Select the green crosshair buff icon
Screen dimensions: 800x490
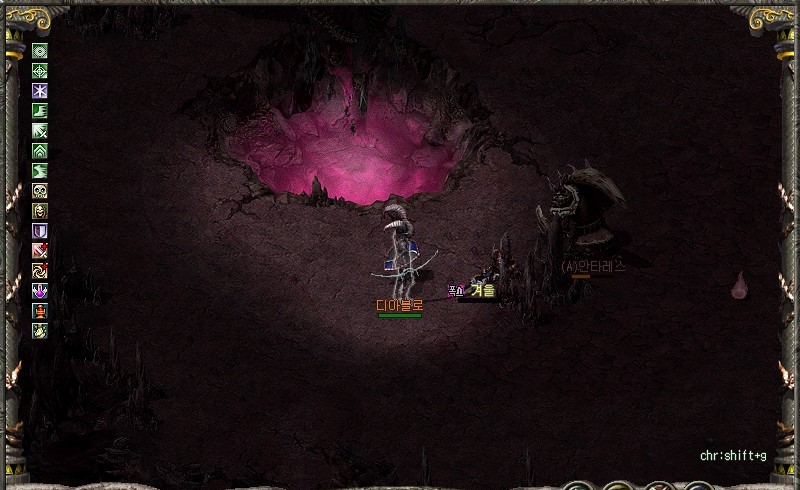[40, 71]
